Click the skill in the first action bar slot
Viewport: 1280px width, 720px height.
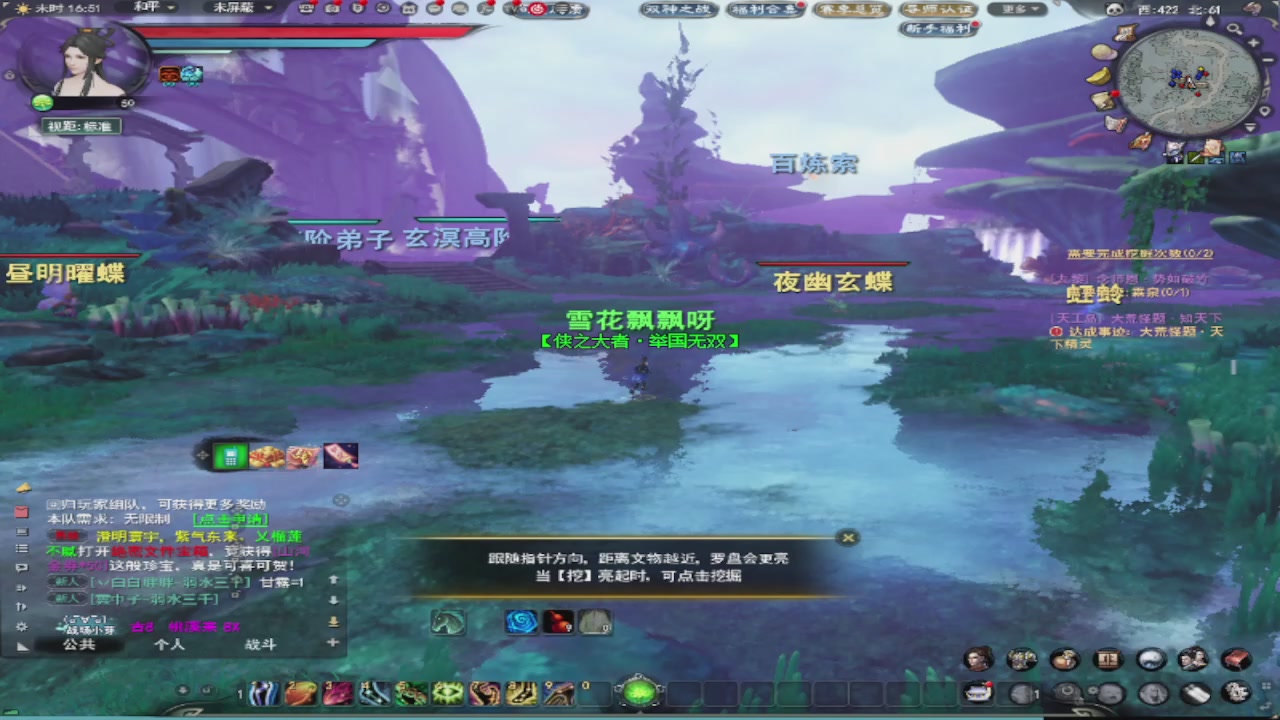(263, 692)
